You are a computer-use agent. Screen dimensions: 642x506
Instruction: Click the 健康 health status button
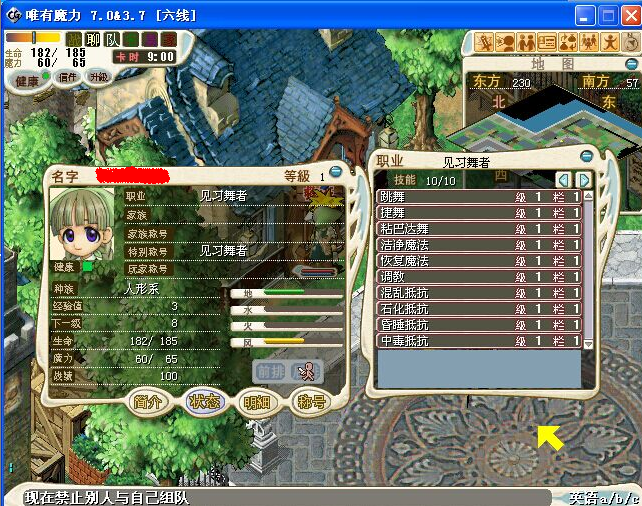(27, 80)
